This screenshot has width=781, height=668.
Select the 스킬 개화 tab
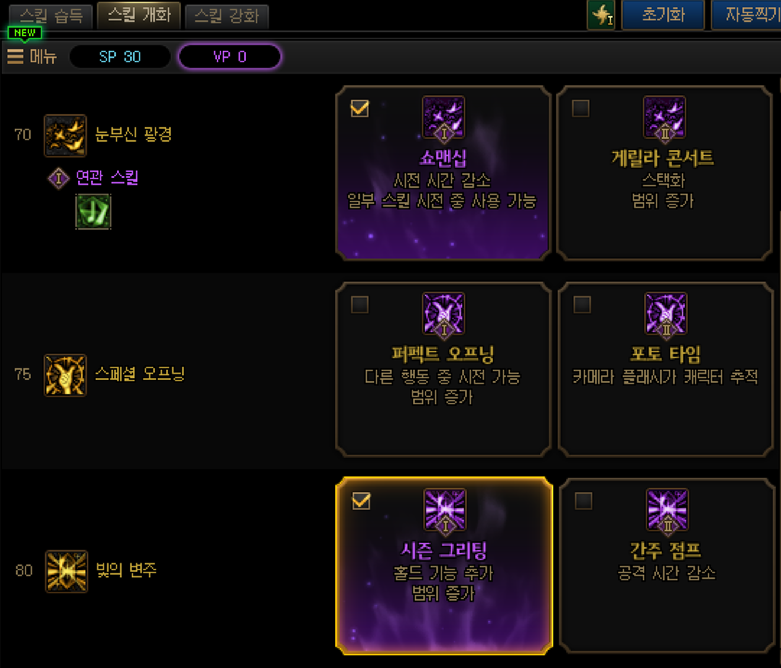point(138,15)
